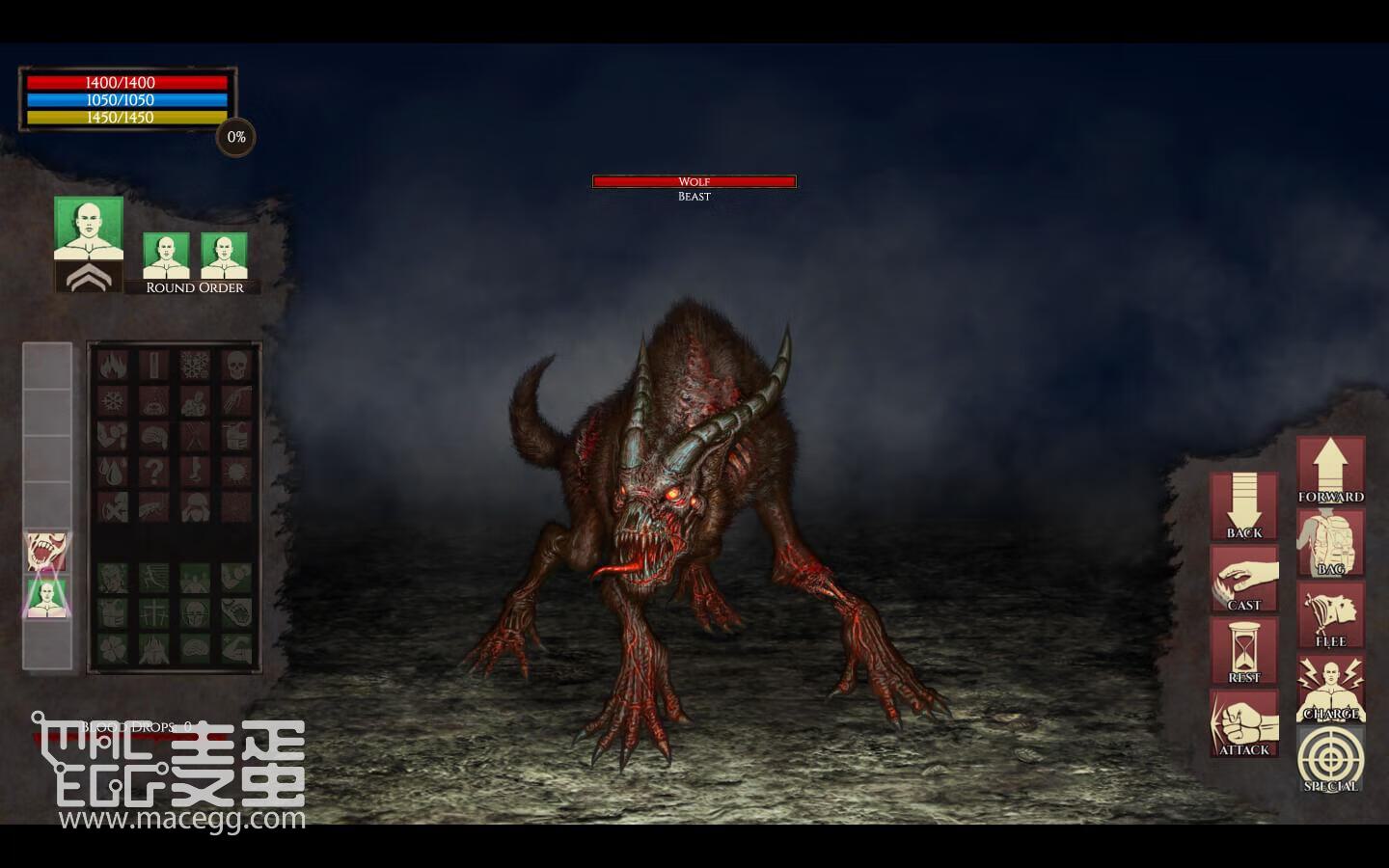This screenshot has width=1389, height=868.
Task: Target the Wolf enemy name bar
Action: pyautogui.click(x=694, y=181)
